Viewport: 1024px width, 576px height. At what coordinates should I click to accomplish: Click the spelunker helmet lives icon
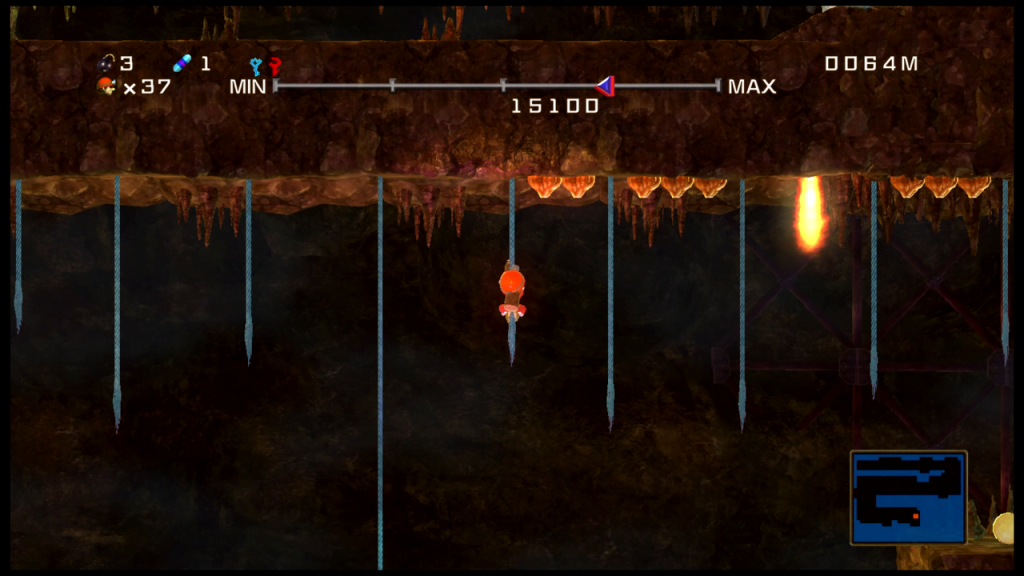(x=106, y=86)
